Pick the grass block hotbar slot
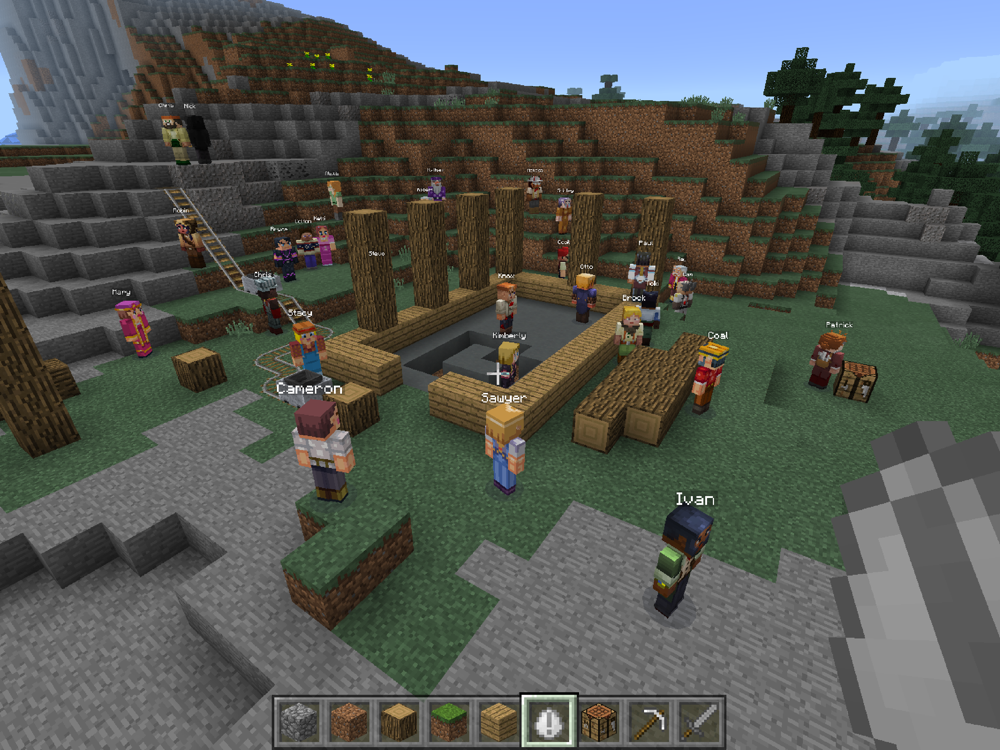This screenshot has width=1000, height=750. (x=447, y=721)
